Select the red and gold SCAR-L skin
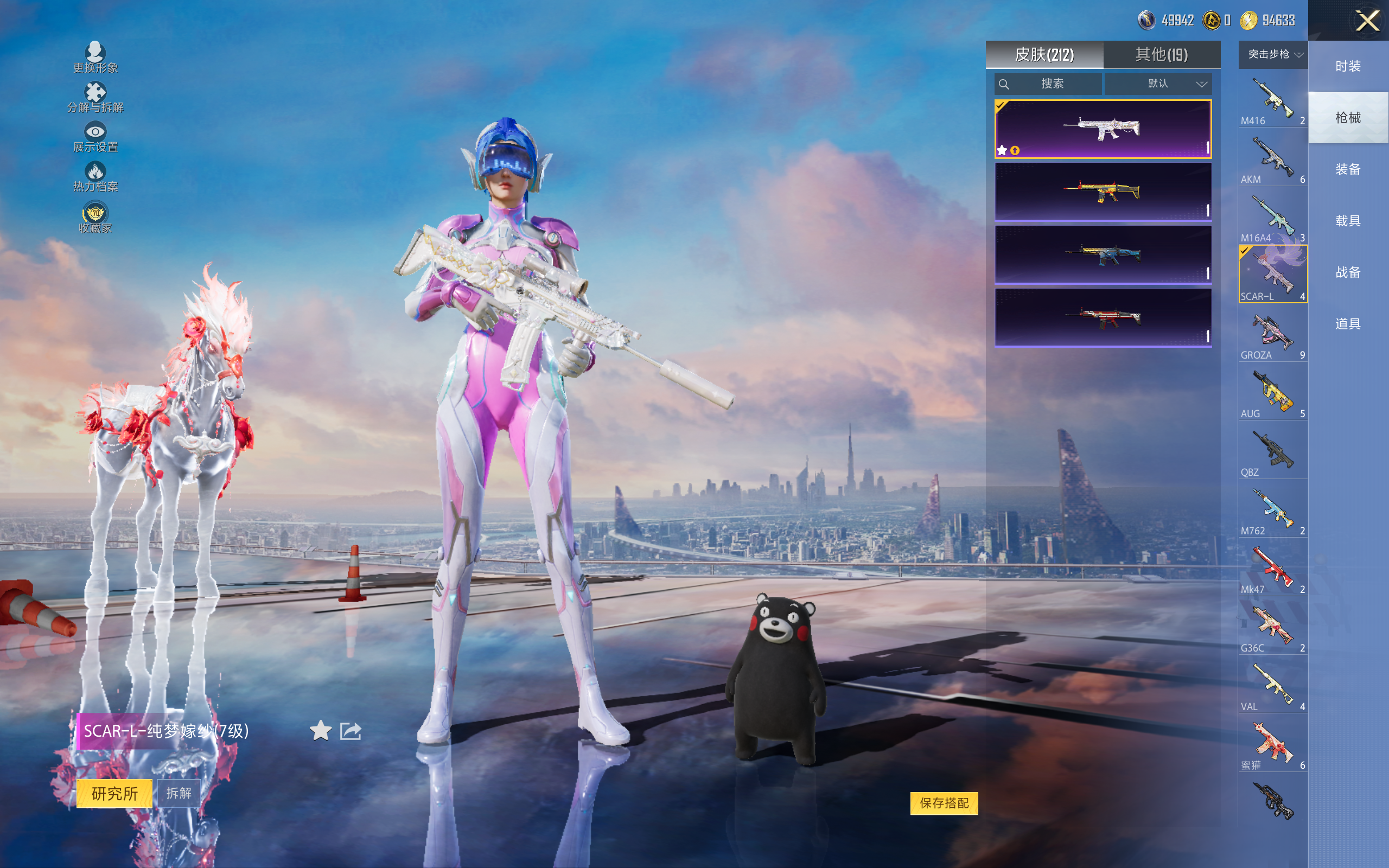This screenshot has width=1389, height=868. click(x=1103, y=192)
